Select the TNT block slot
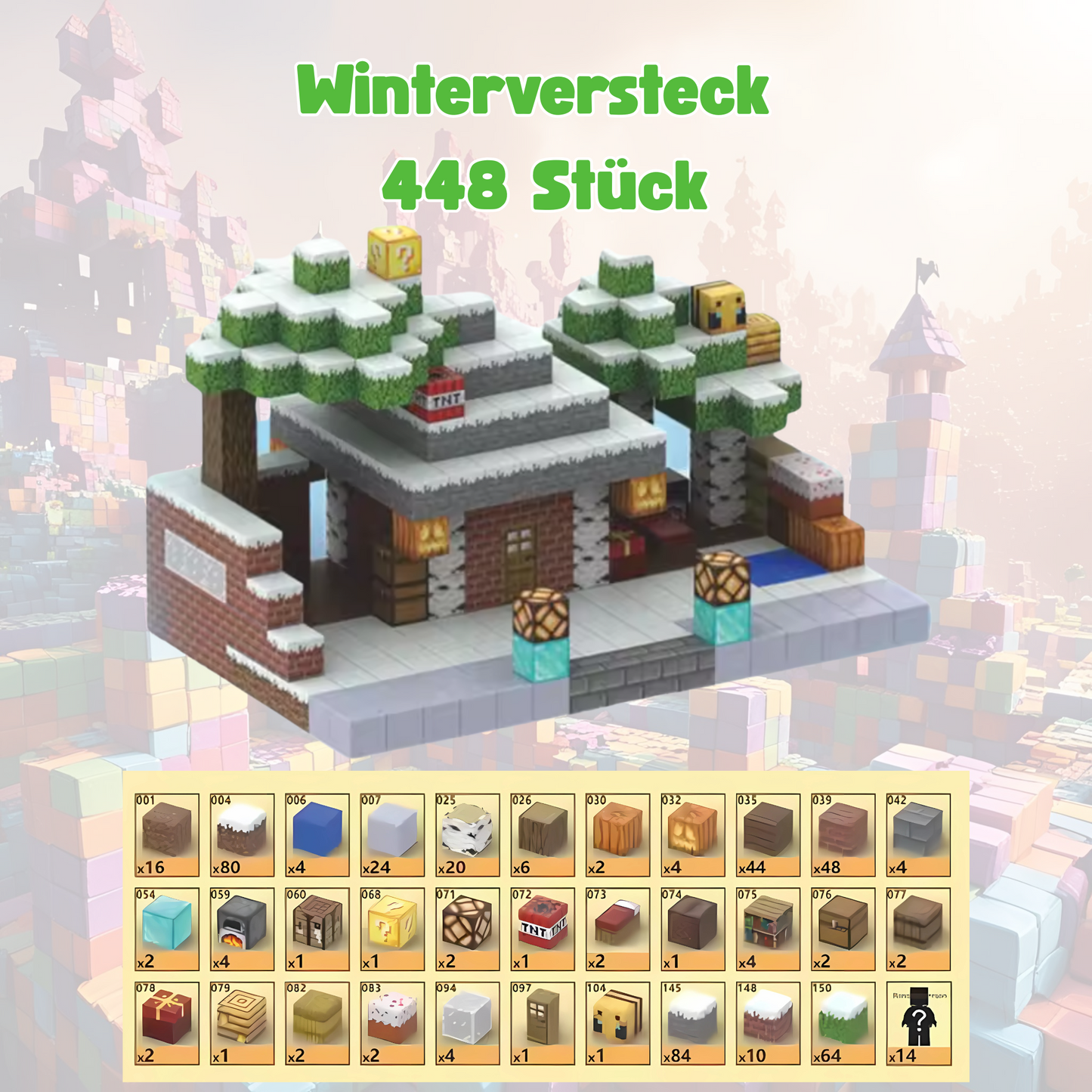Image resolution: width=1092 pixels, height=1092 pixels. coord(543,929)
